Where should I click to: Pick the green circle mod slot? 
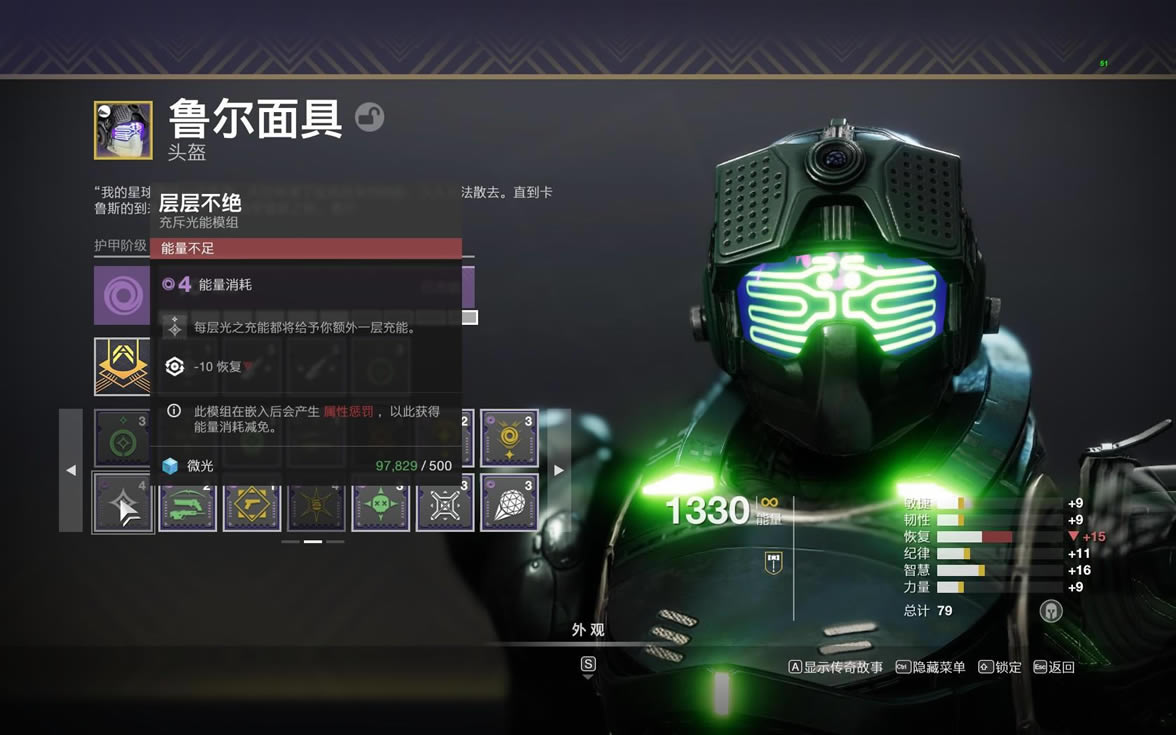click(x=124, y=438)
